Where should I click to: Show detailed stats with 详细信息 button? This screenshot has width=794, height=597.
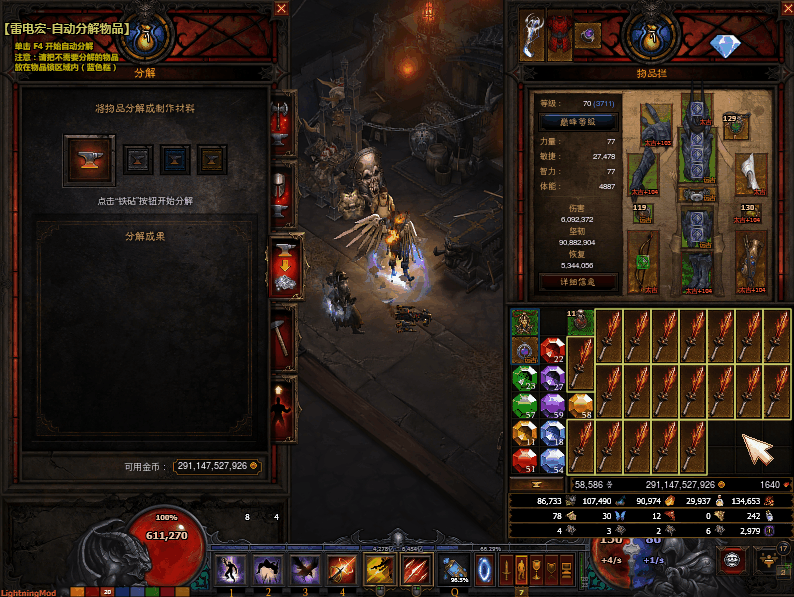(x=577, y=281)
